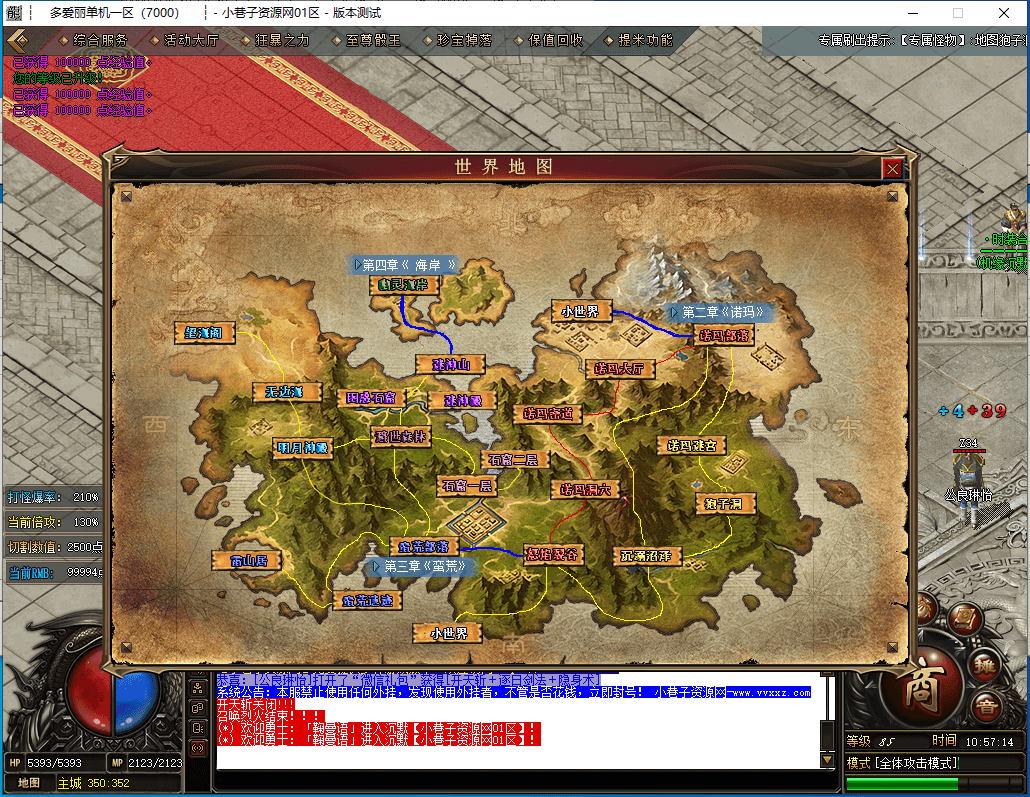The width and height of the screenshot is (1030, 797).
Task: Open the 保值回收 menu
Action: click(555, 41)
